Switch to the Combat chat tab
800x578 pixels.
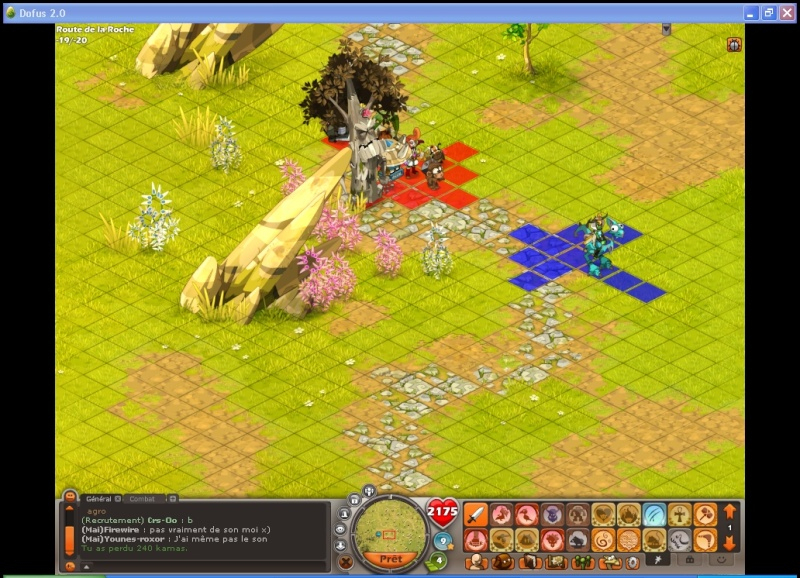click(142, 498)
